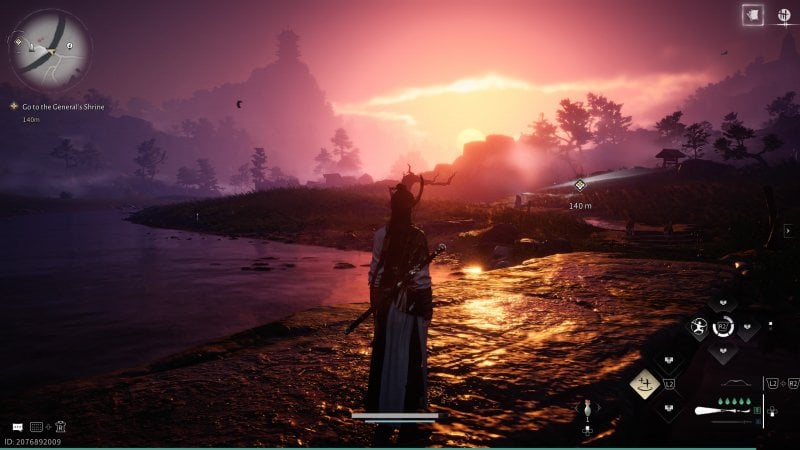
Task: Expand the small arrow tab on right edge
Action: (787, 231)
